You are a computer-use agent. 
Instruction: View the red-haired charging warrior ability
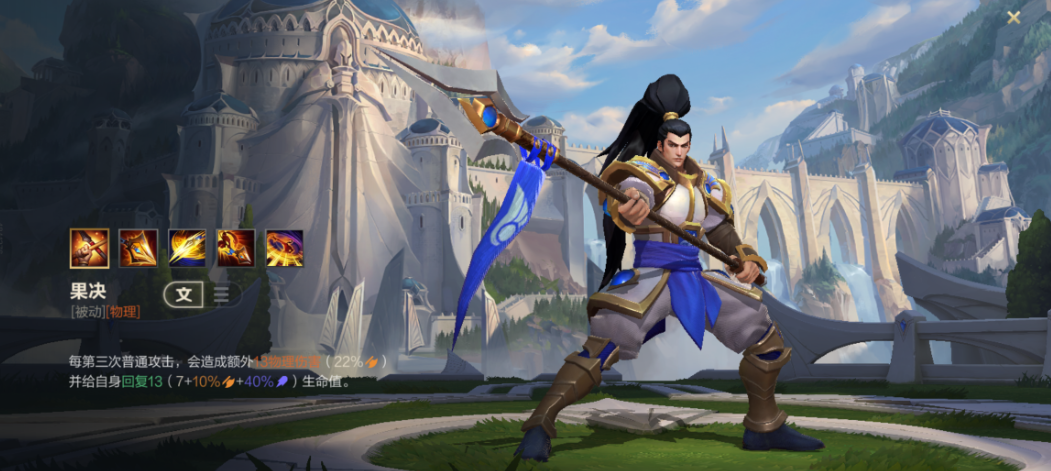click(236, 248)
